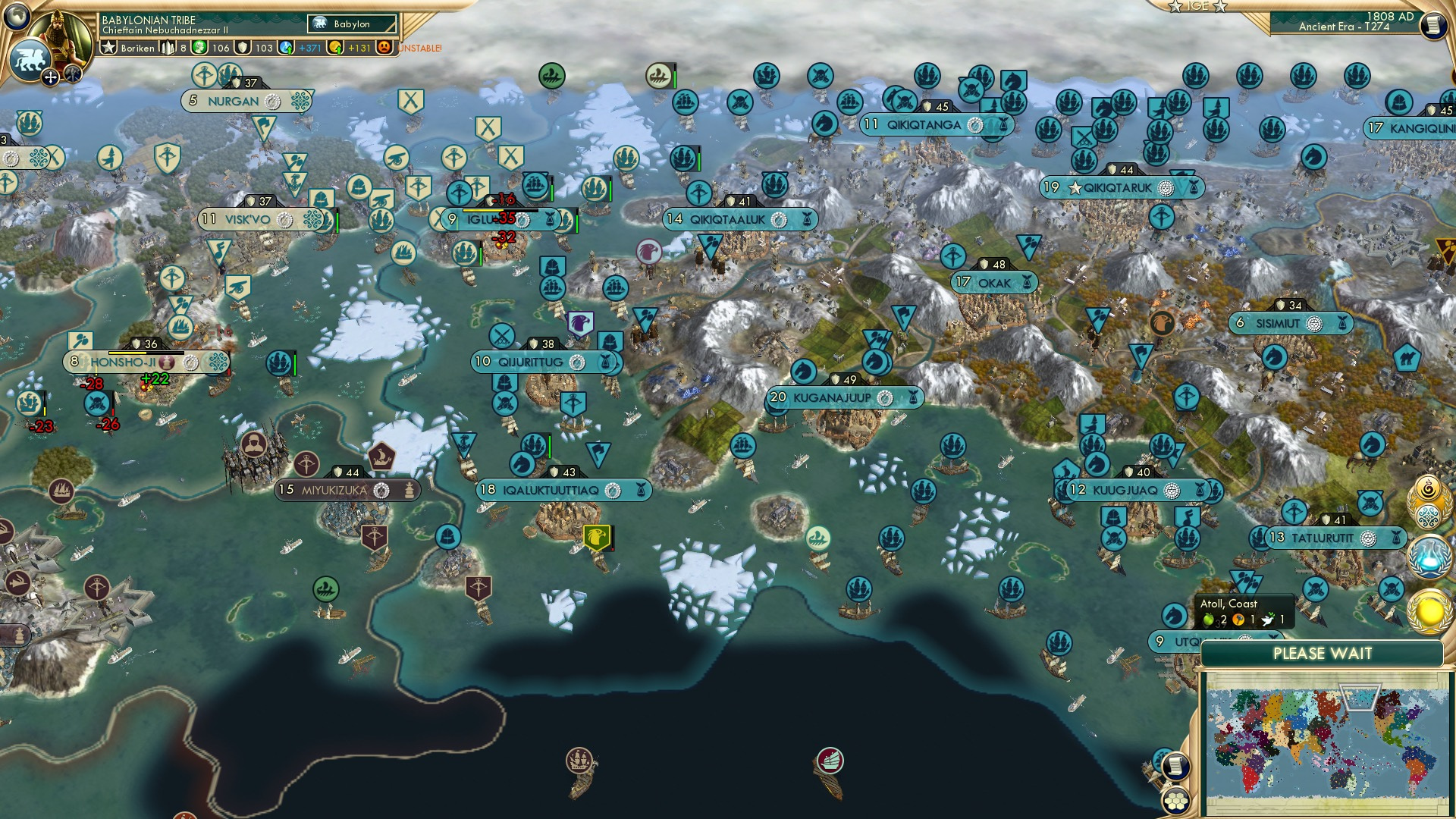Screen dimensions: 1456x819
Task: Click the Diplomacy lion button top-left
Action: 30,59
